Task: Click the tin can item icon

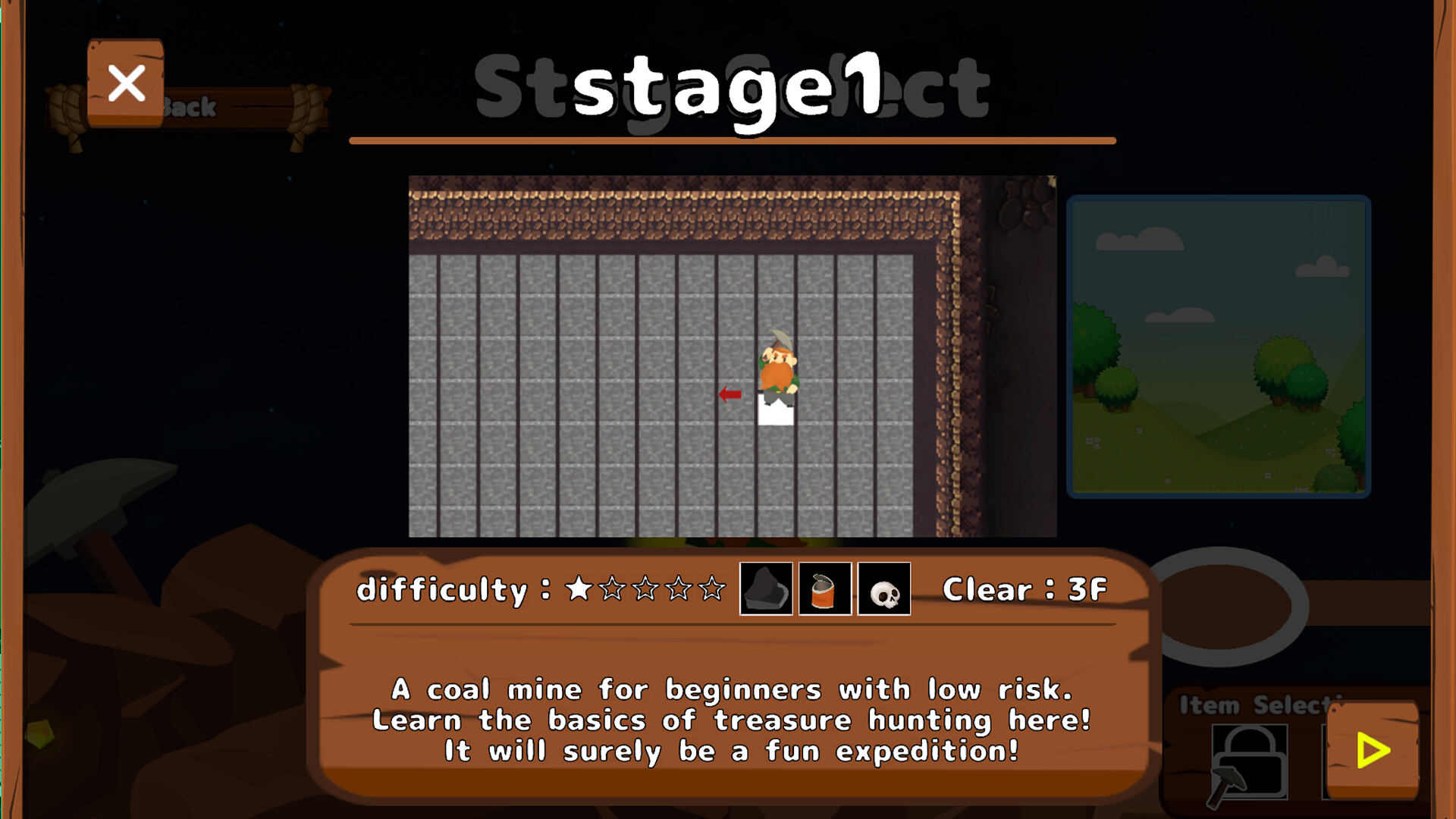Action: 824,589
